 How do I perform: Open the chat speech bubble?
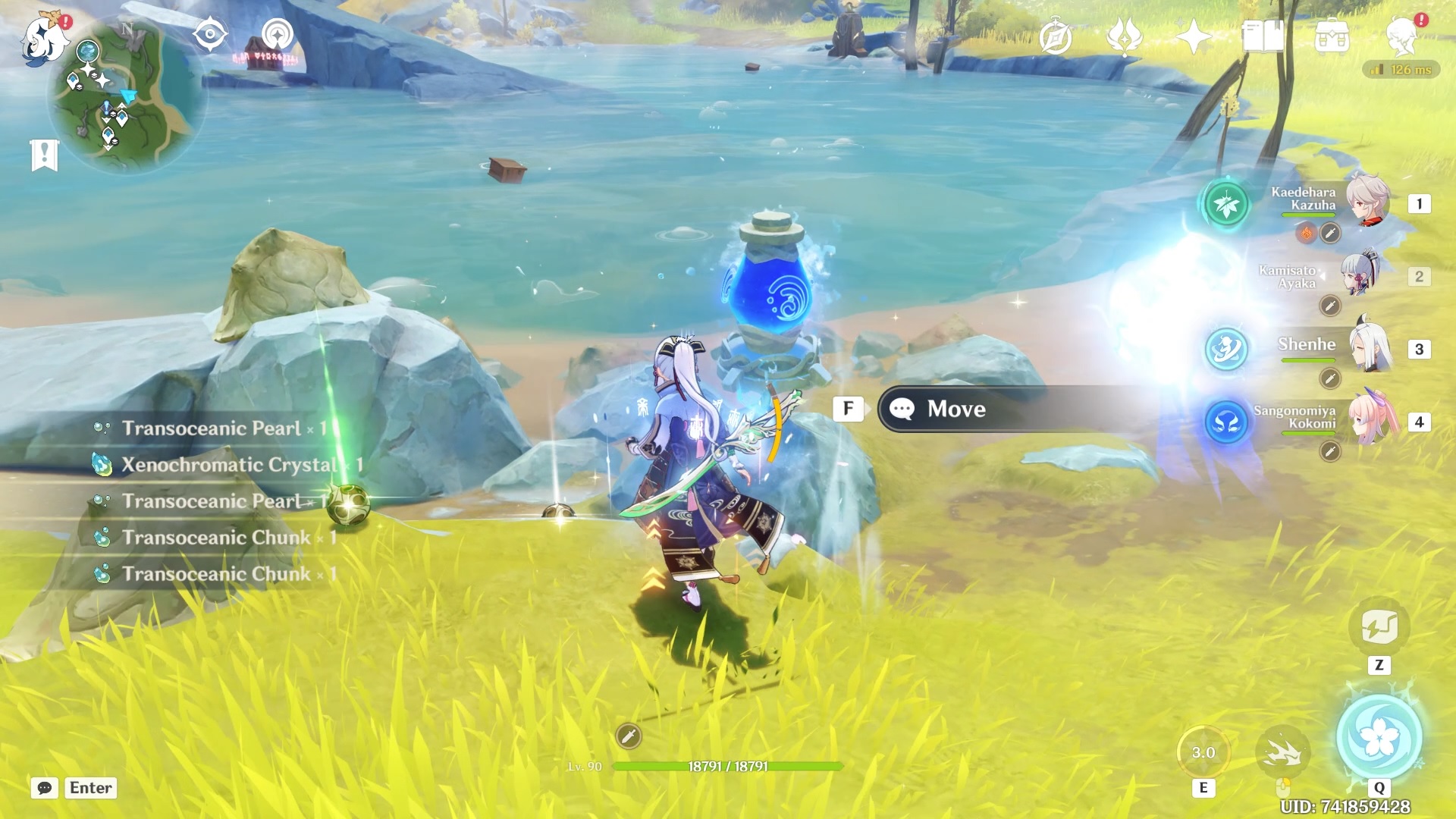click(x=45, y=788)
